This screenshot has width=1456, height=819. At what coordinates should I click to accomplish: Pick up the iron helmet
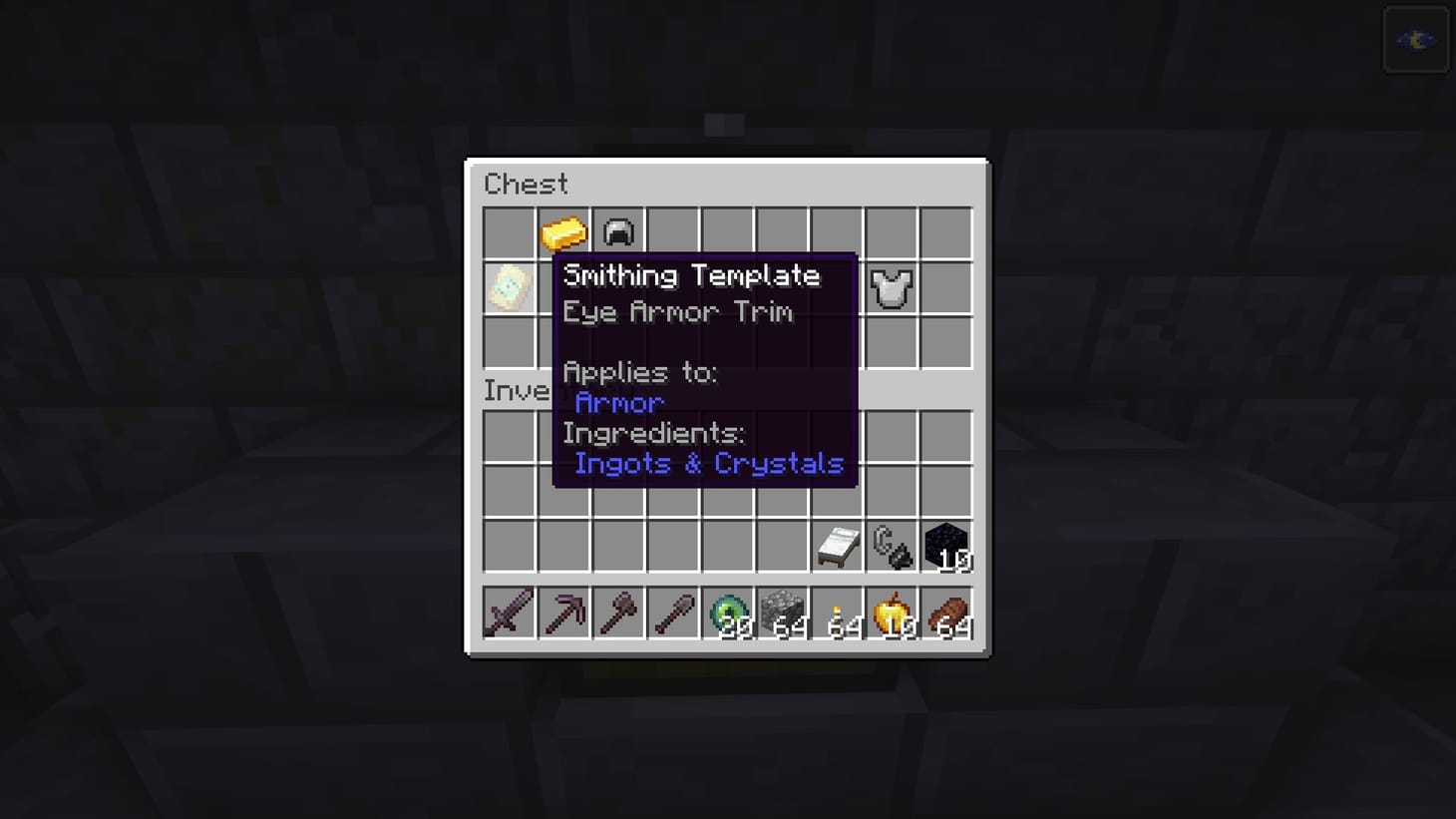(618, 231)
